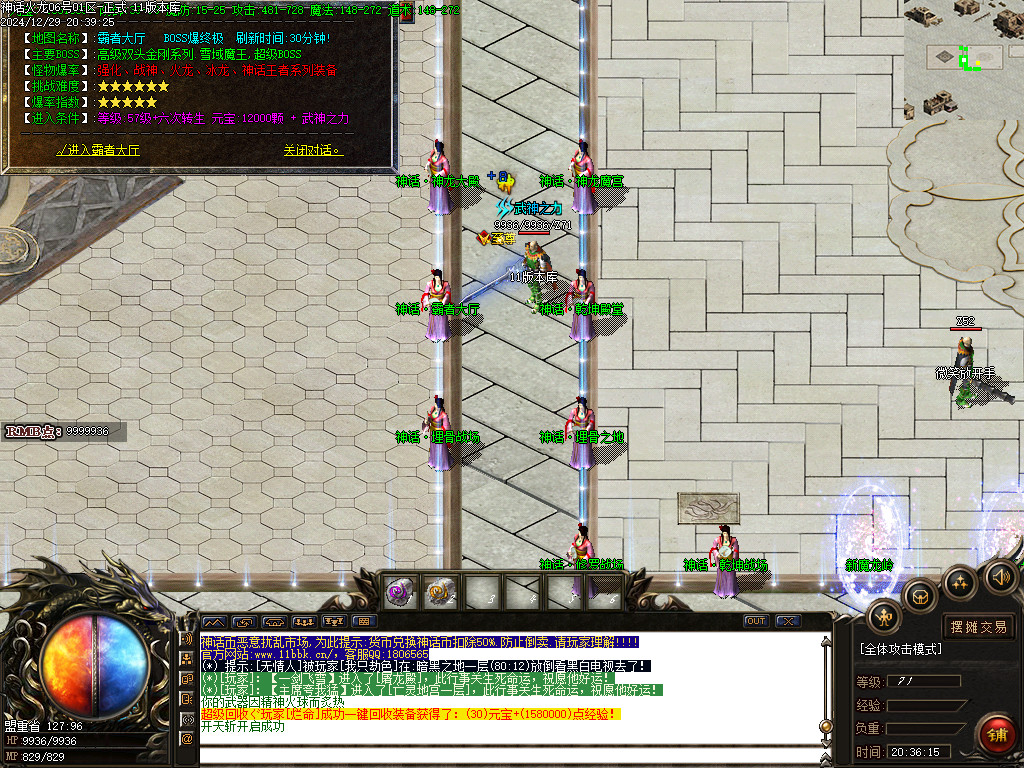Select the orange swirl scroll hotbar slot

click(x=441, y=592)
